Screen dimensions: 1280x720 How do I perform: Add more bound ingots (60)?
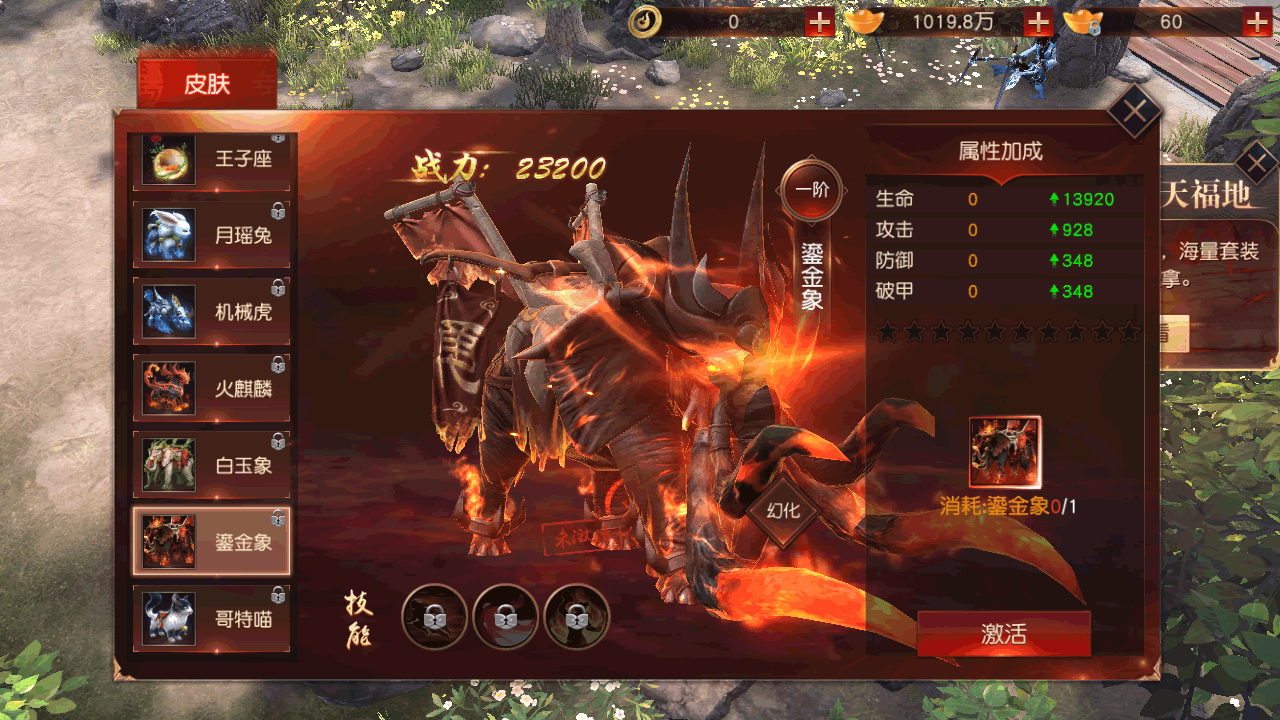point(1257,22)
